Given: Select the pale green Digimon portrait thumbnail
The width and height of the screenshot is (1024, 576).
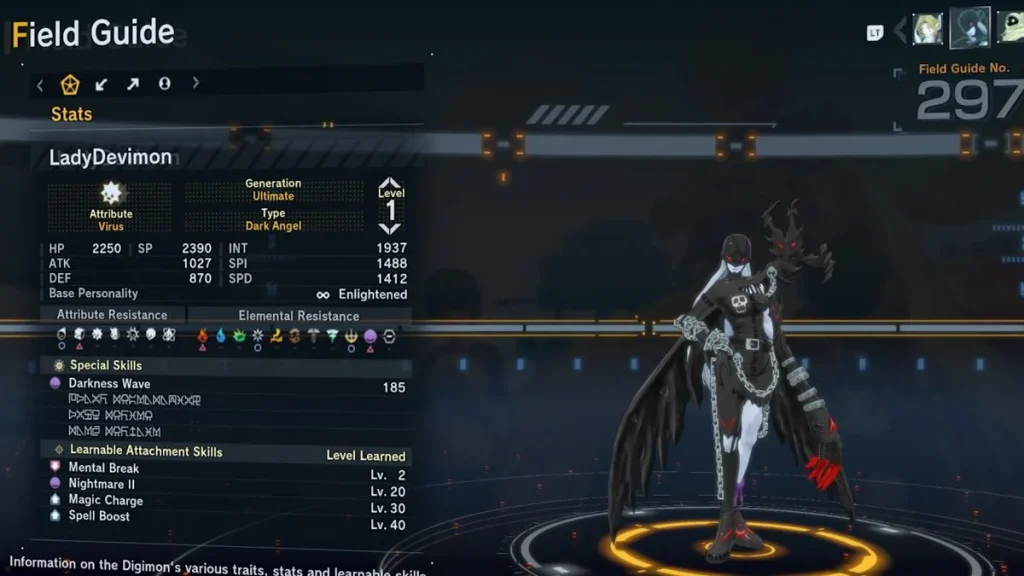Looking at the screenshot, I should (1010, 28).
